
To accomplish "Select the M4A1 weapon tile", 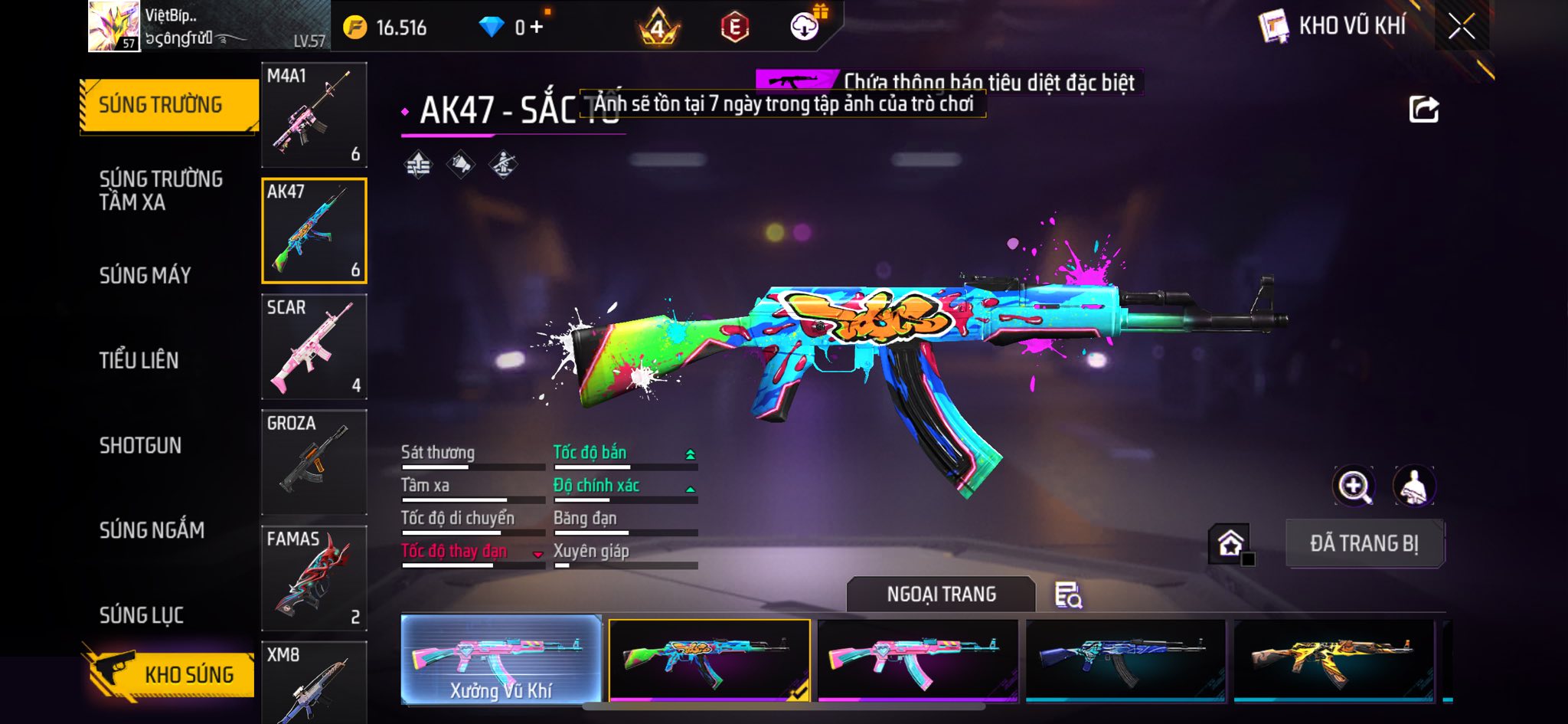I will (x=314, y=115).
